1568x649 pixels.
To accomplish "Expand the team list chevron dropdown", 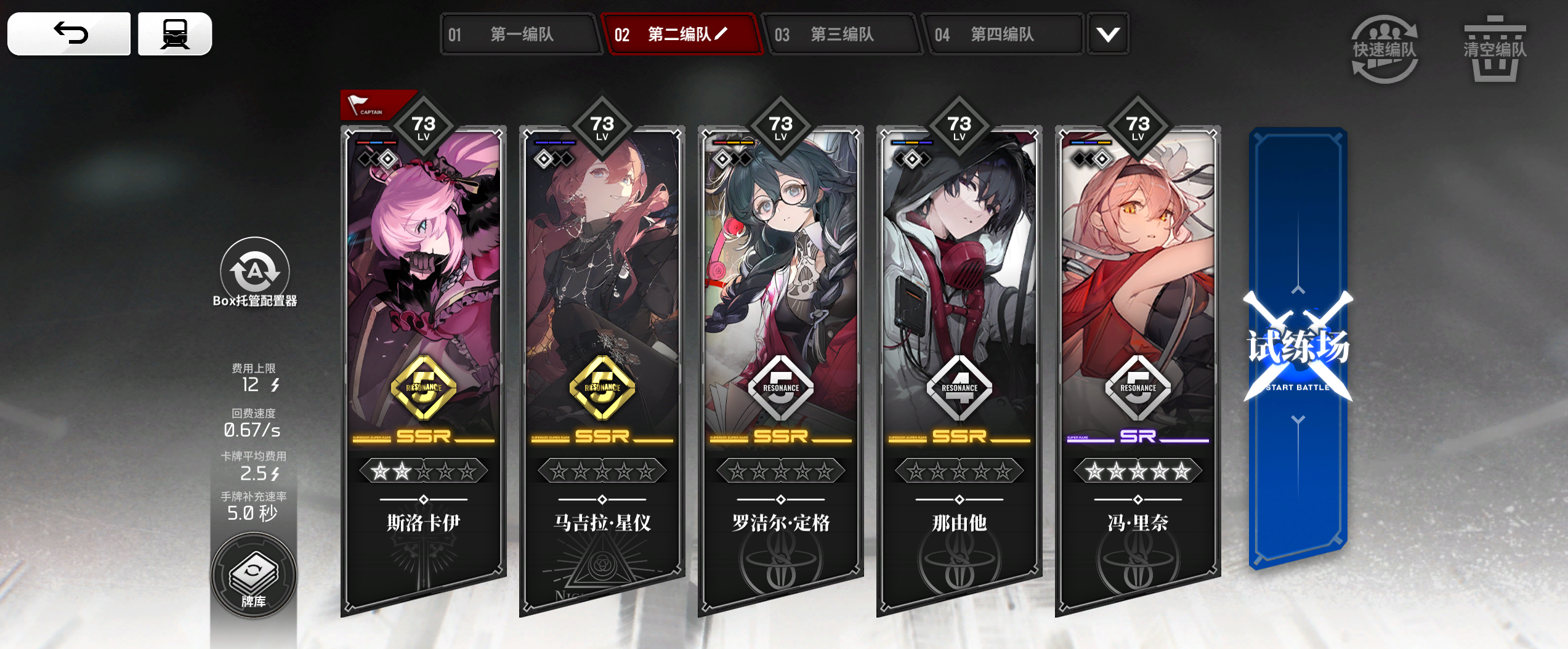I will 1107,35.
